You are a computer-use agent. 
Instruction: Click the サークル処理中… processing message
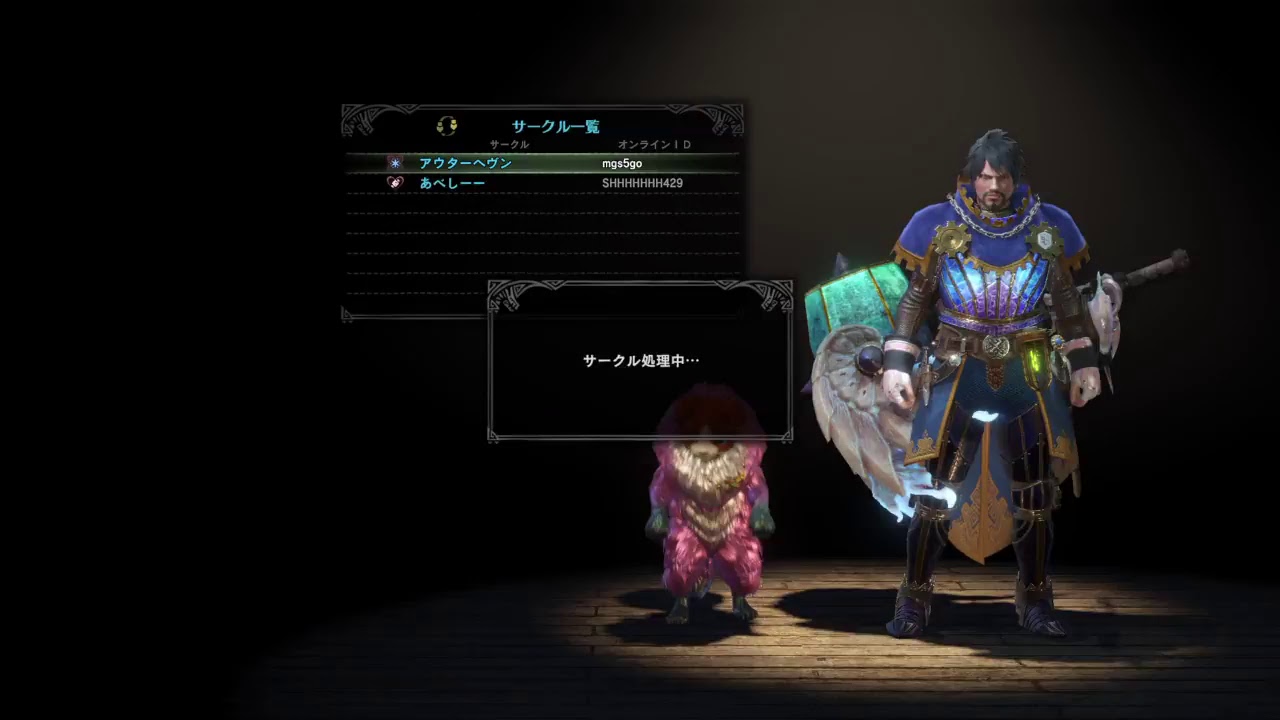[x=640, y=360]
